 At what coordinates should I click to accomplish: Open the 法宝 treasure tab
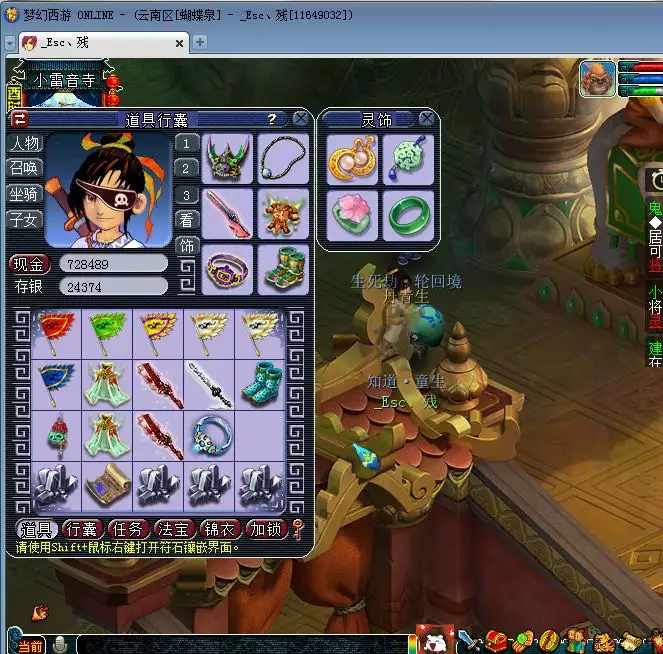click(x=174, y=529)
